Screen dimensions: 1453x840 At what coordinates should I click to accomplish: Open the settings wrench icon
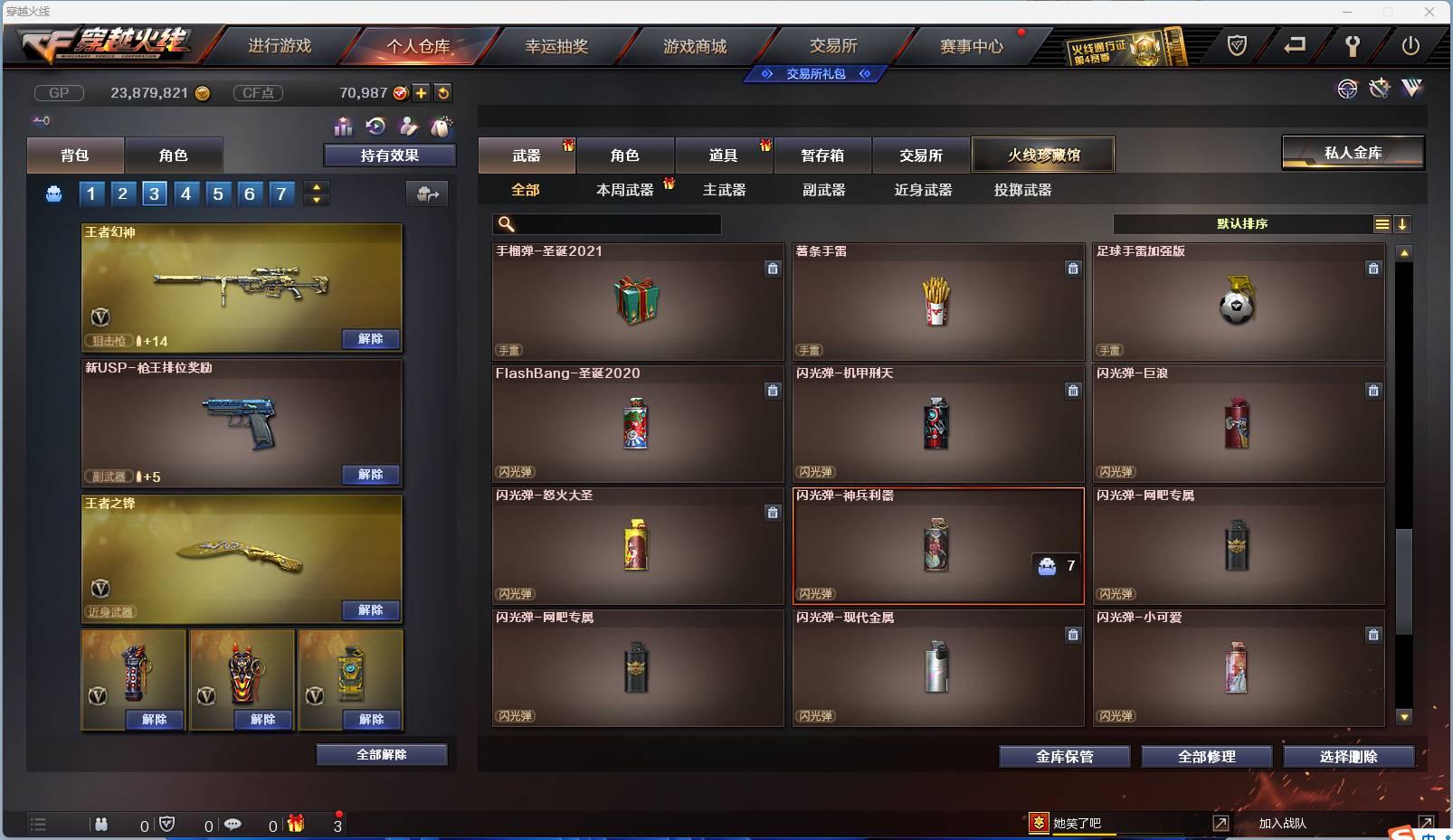pos(1353,46)
